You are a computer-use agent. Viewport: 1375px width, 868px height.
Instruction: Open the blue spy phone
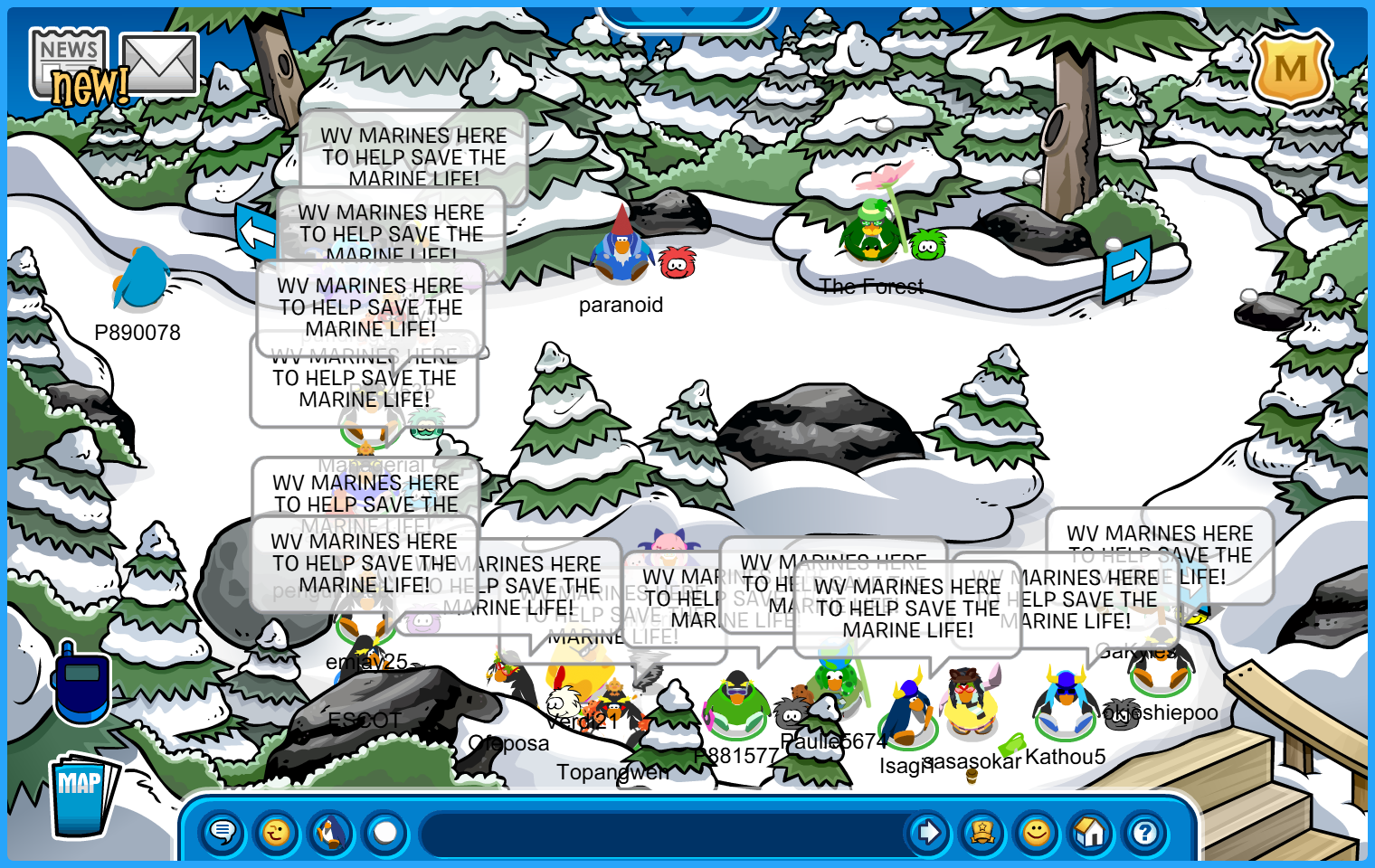click(81, 683)
